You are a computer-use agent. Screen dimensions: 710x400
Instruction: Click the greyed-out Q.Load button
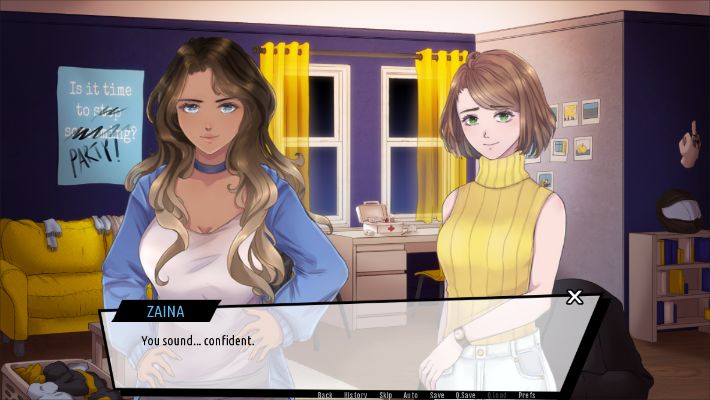(497, 395)
